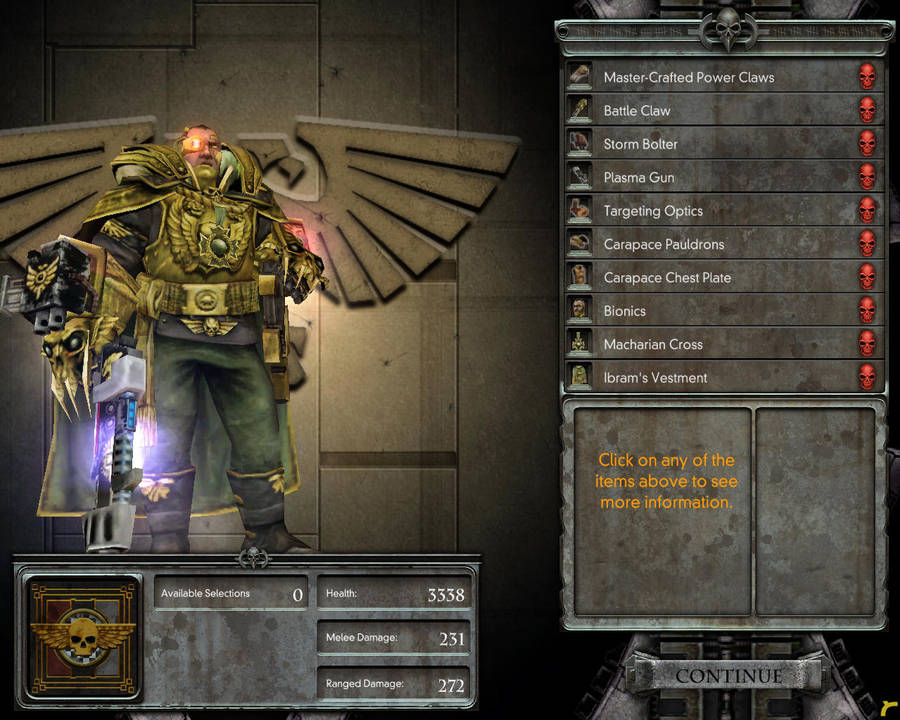View details for Bionics
Screen dimensions: 900x720
[625, 311]
